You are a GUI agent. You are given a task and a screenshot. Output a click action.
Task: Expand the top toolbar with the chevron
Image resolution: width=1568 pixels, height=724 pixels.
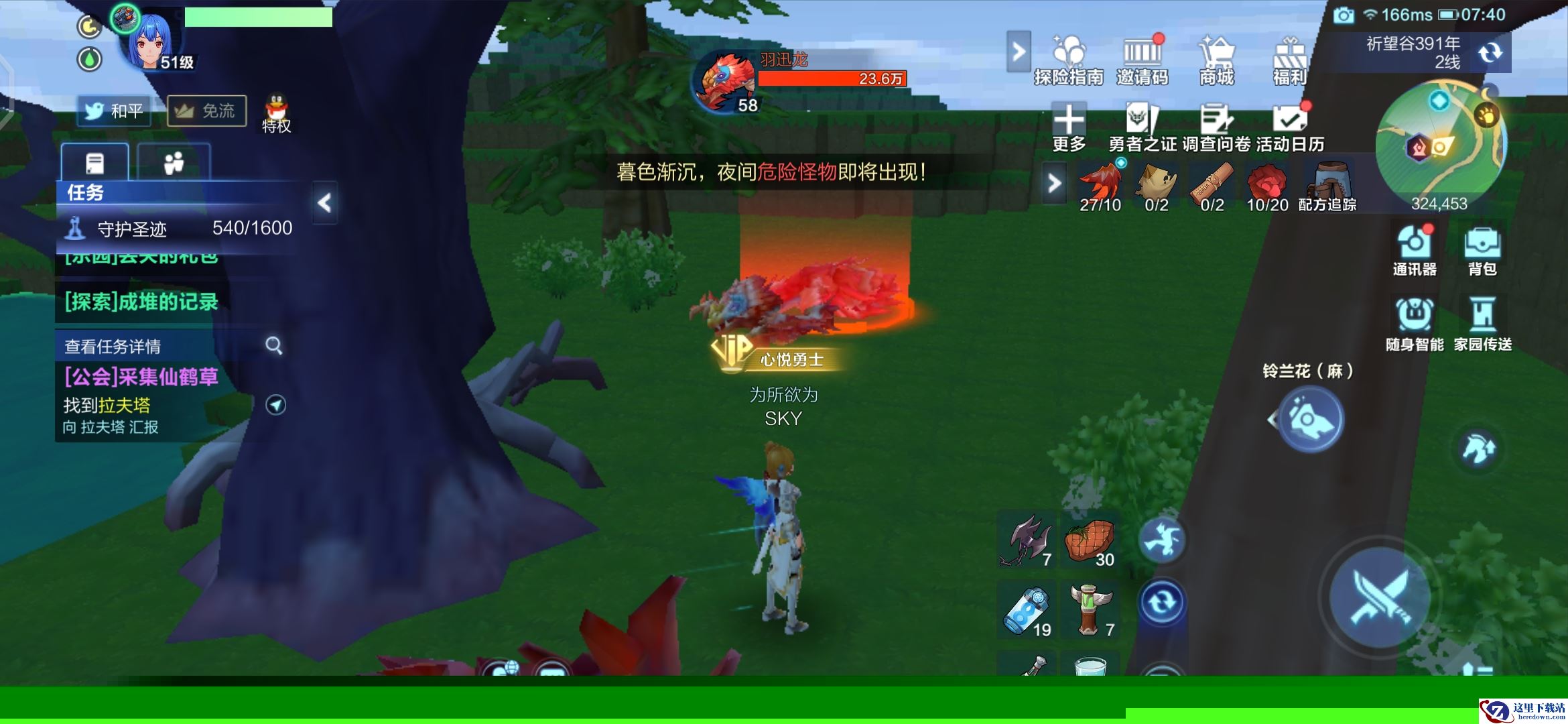pyautogui.click(x=1019, y=50)
